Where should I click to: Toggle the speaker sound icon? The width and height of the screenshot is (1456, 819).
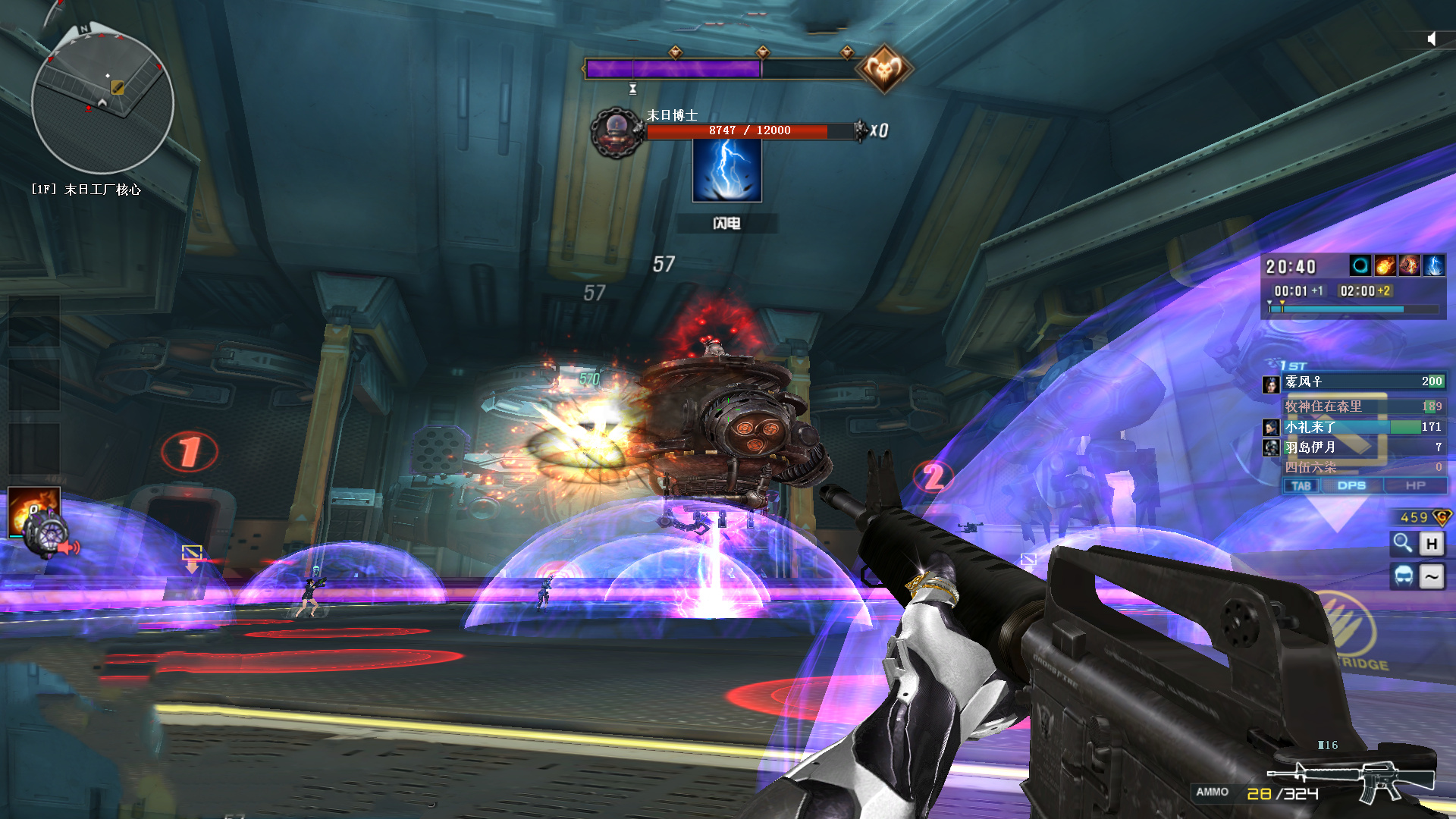(x=1431, y=39)
